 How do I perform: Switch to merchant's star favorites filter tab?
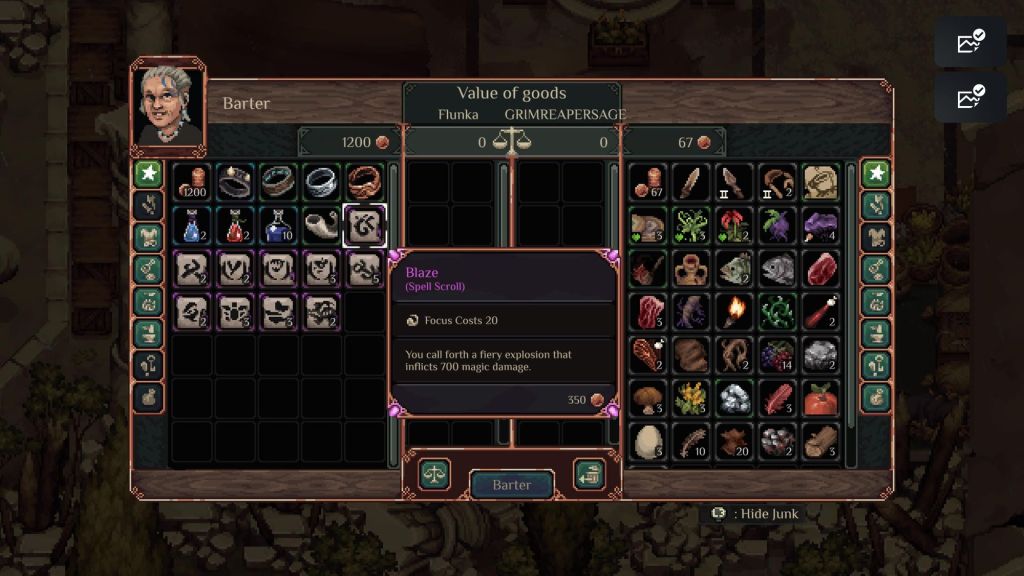click(x=149, y=173)
